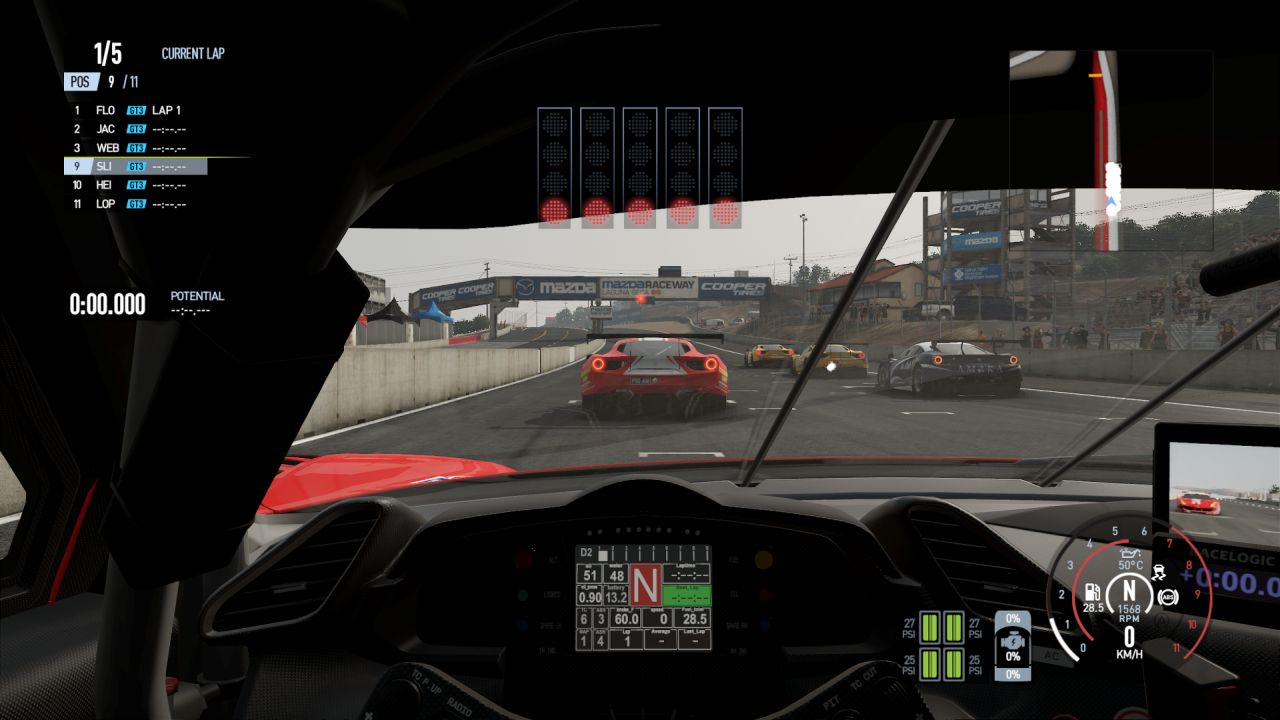Viewport: 1280px width, 720px height.
Task: Toggle the ABS indicator icon
Action: (1167, 597)
